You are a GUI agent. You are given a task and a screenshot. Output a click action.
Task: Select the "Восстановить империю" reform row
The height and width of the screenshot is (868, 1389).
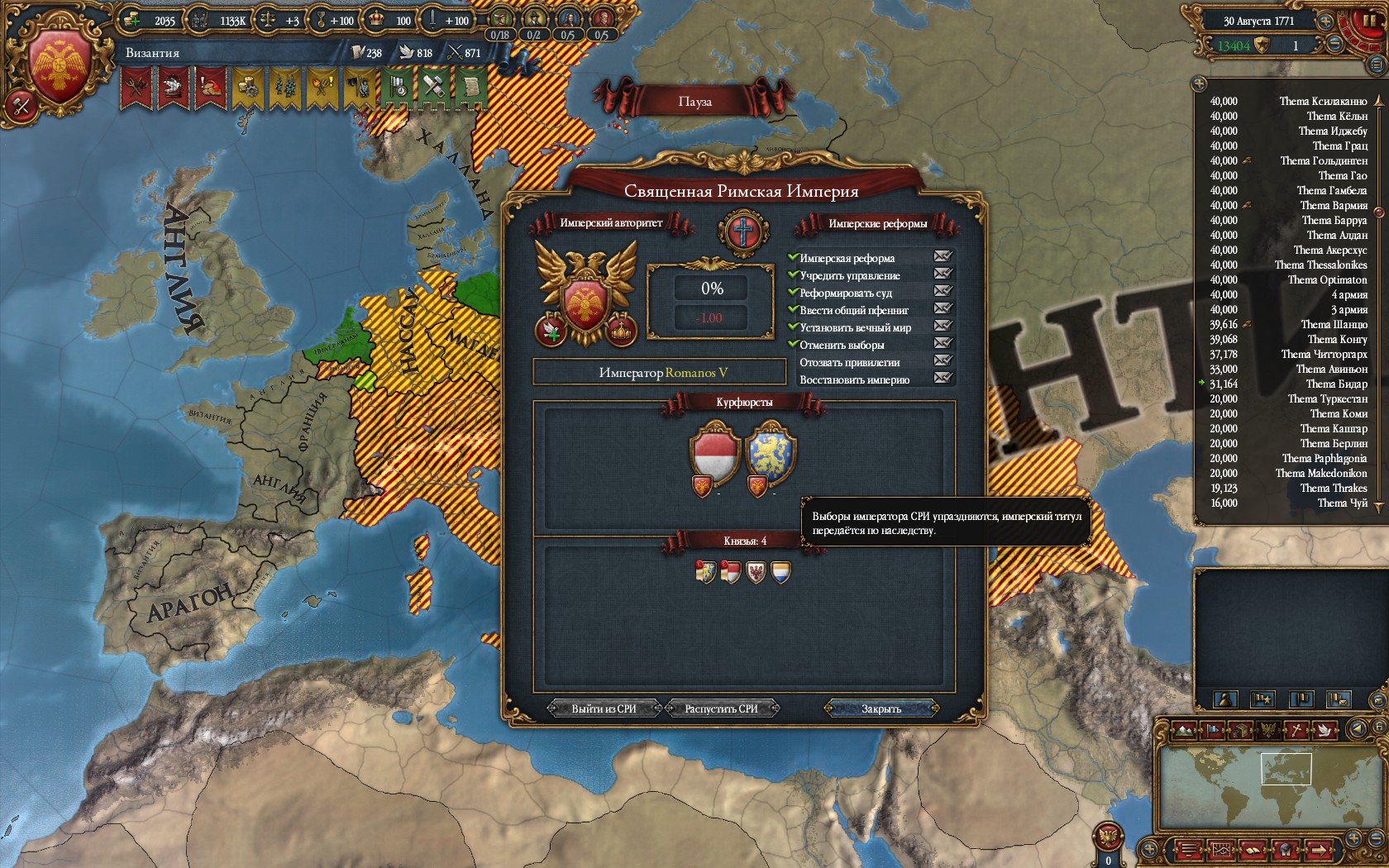(x=854, y=379)
